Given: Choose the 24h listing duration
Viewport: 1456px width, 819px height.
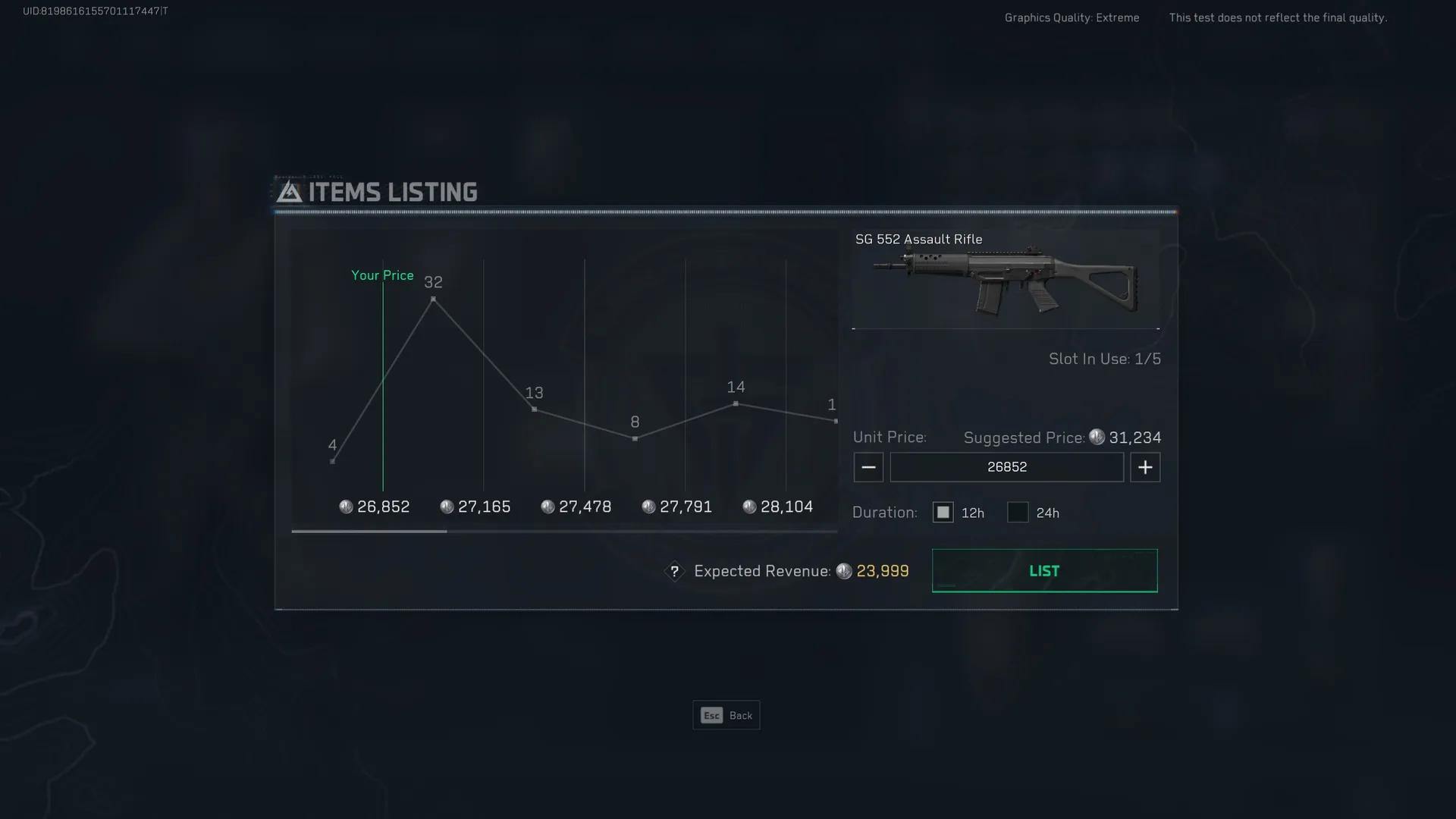Looking at the screenshot, I should point(1018,513).
